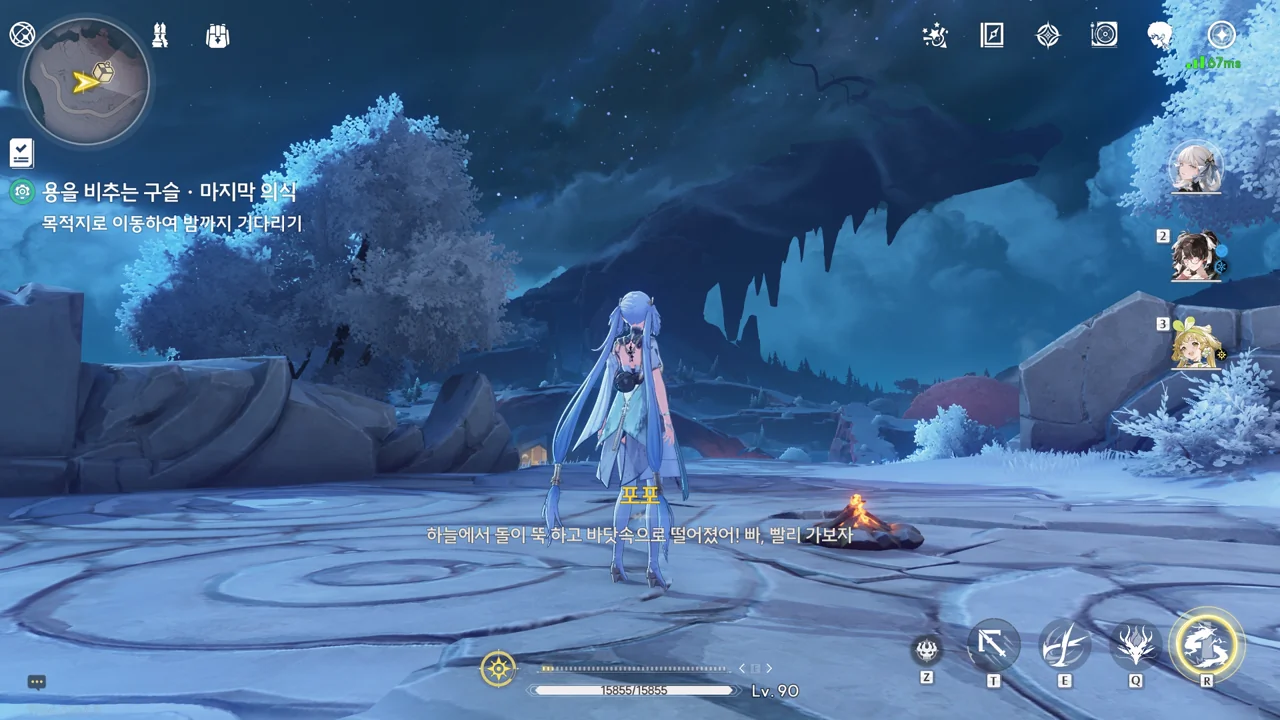This screenshot has height=720, width=1280.
Task: Select the tracked quest title text
Action: [x=169, y=192]
